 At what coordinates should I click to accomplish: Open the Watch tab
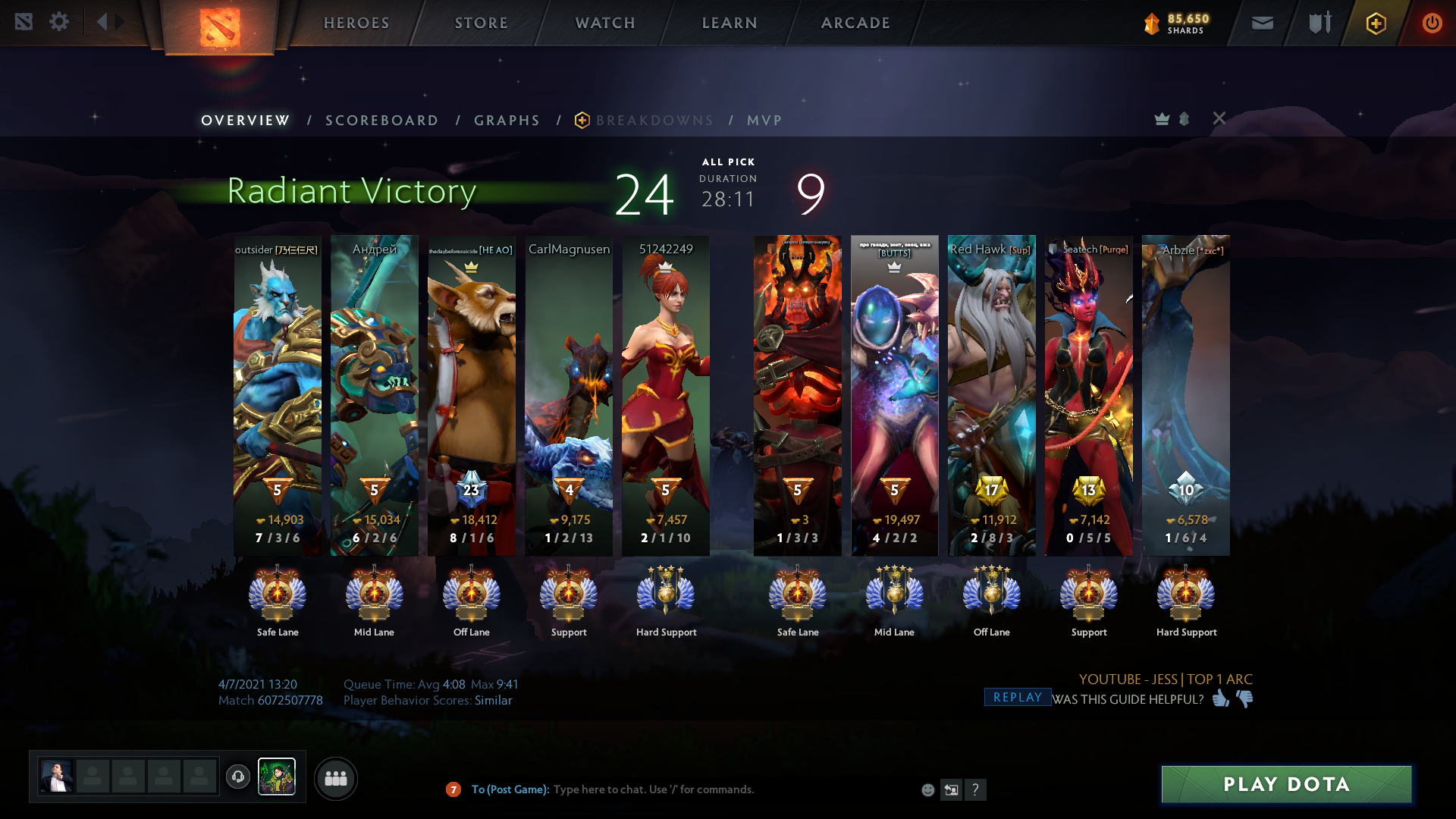(x=605, y=23)
